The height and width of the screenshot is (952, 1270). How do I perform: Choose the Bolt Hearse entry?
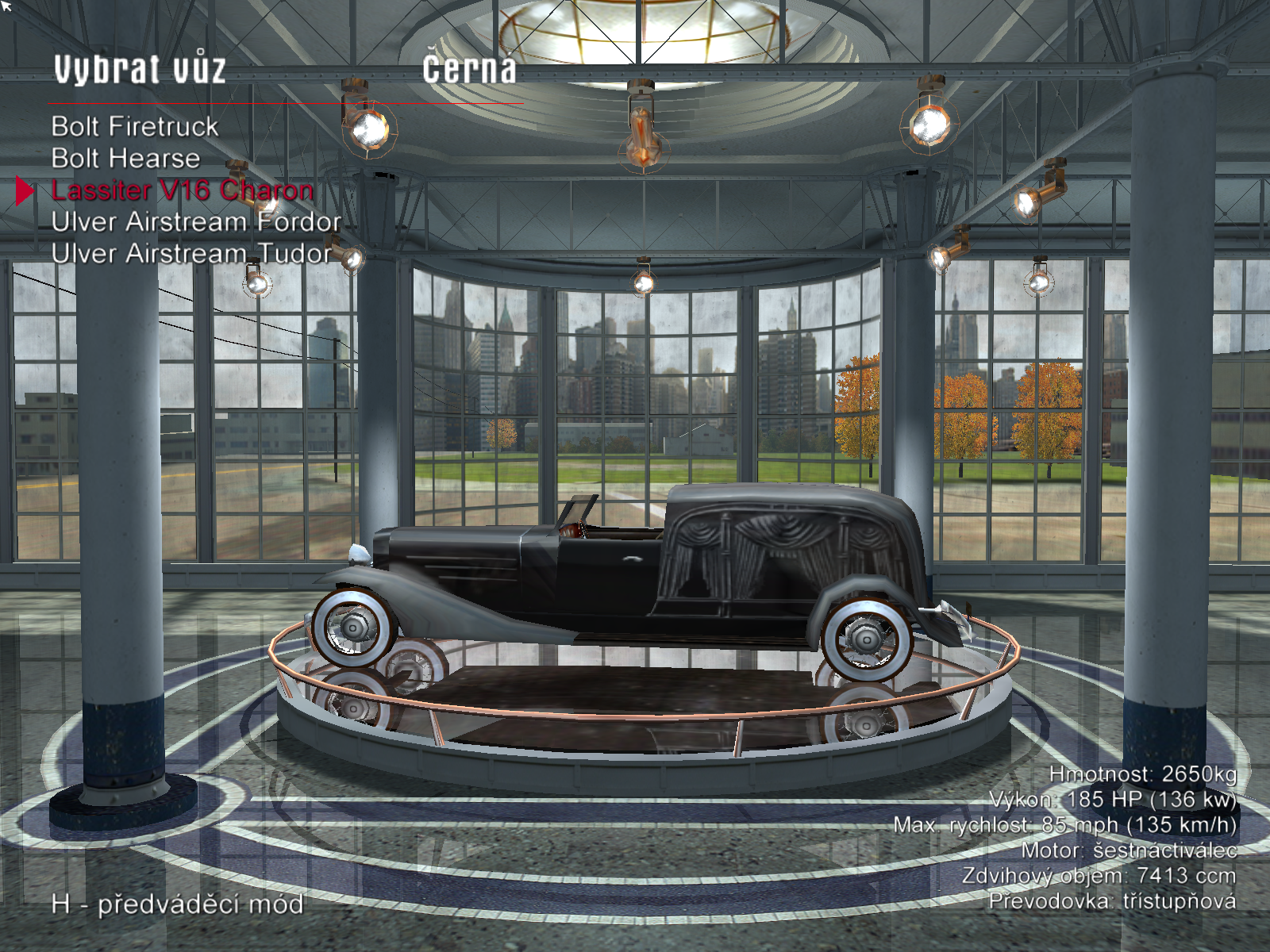tap(125, 159)
